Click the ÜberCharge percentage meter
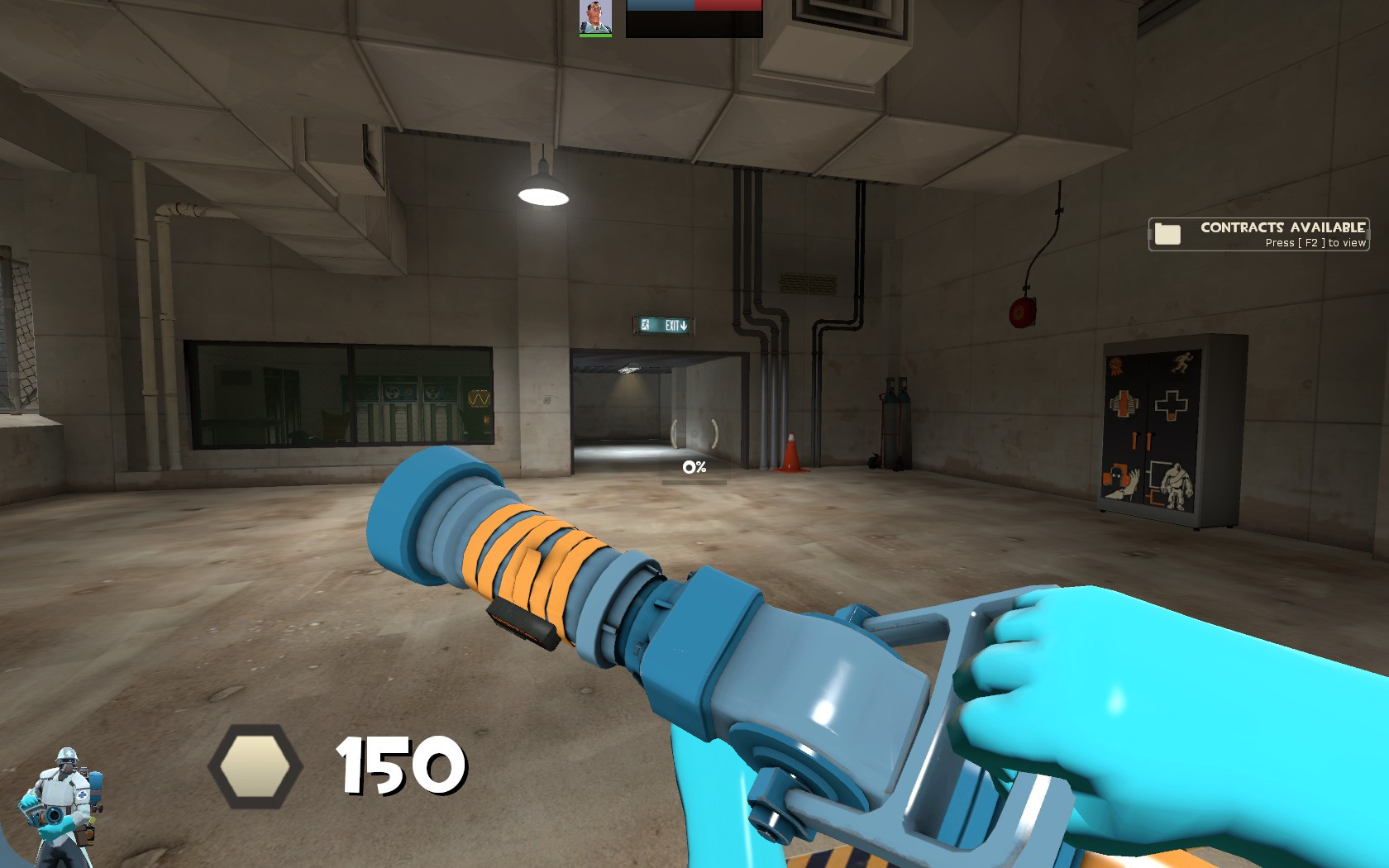Viewport: 1389px width, 868px height. tap(694, 468)
